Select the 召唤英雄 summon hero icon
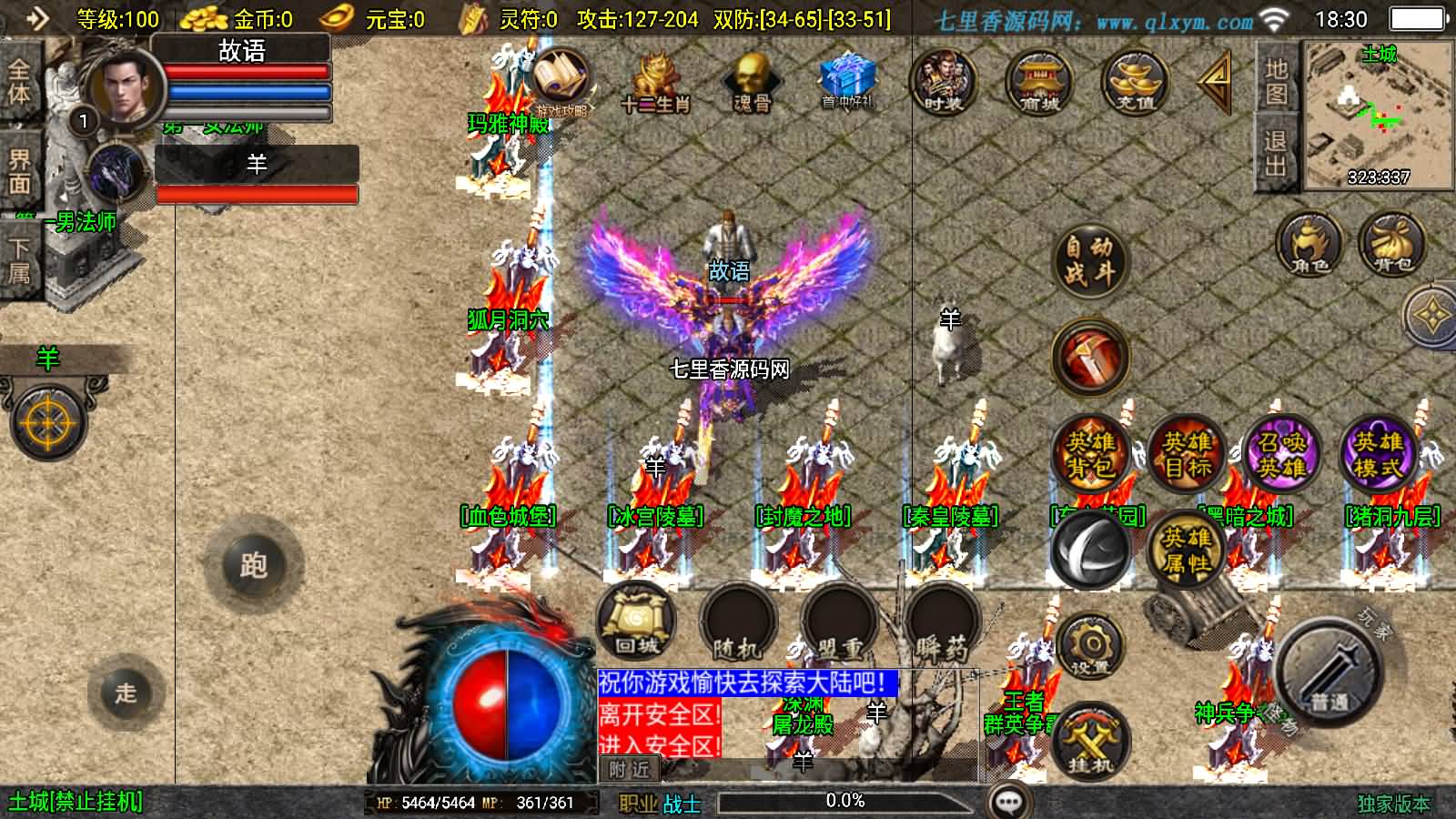Image resolution: width=1456 pixels, height=819 pixels. coord(1283,456)
